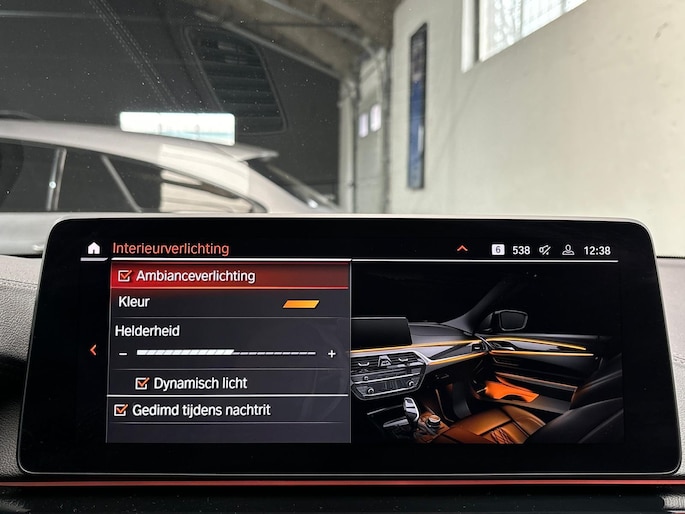The width and height of the screenshot is (685, 514).
Task: Decrease Helderheid with the minus button
Action: point(123,354)
